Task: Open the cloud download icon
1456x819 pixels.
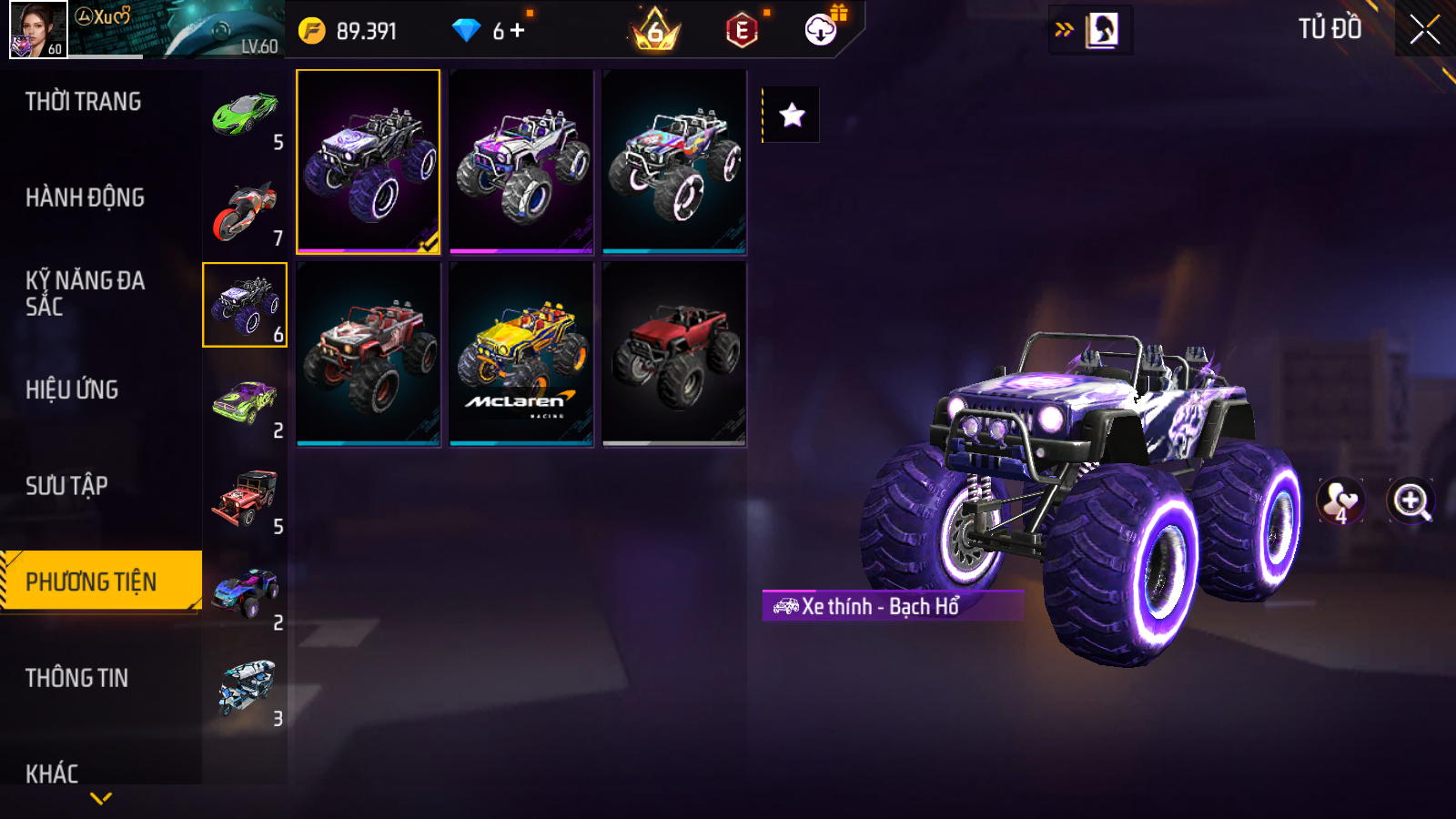Action: tap(821, 30)
